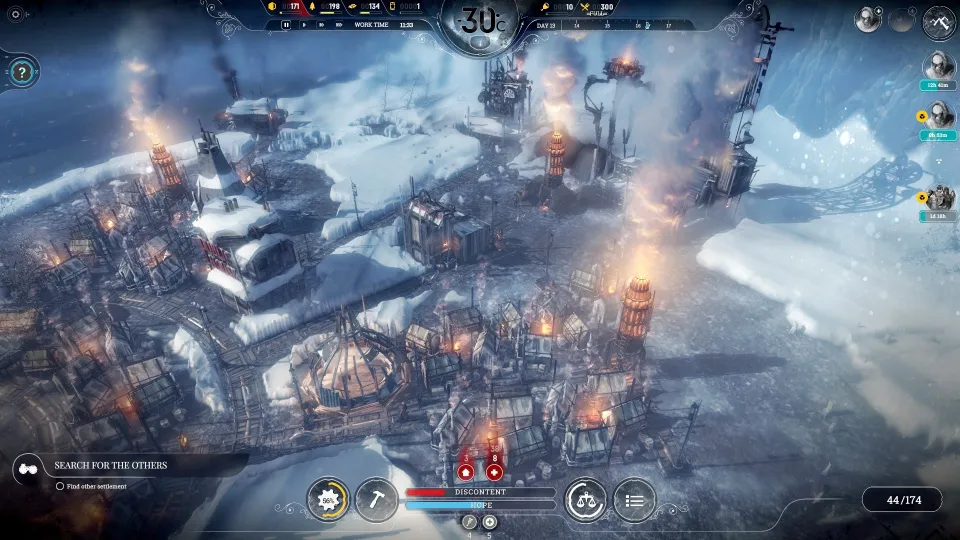Image resolution: width=960 pixels, height=540 pixels.
Task: Open the economy list overview button
Action: click(634, 500)
